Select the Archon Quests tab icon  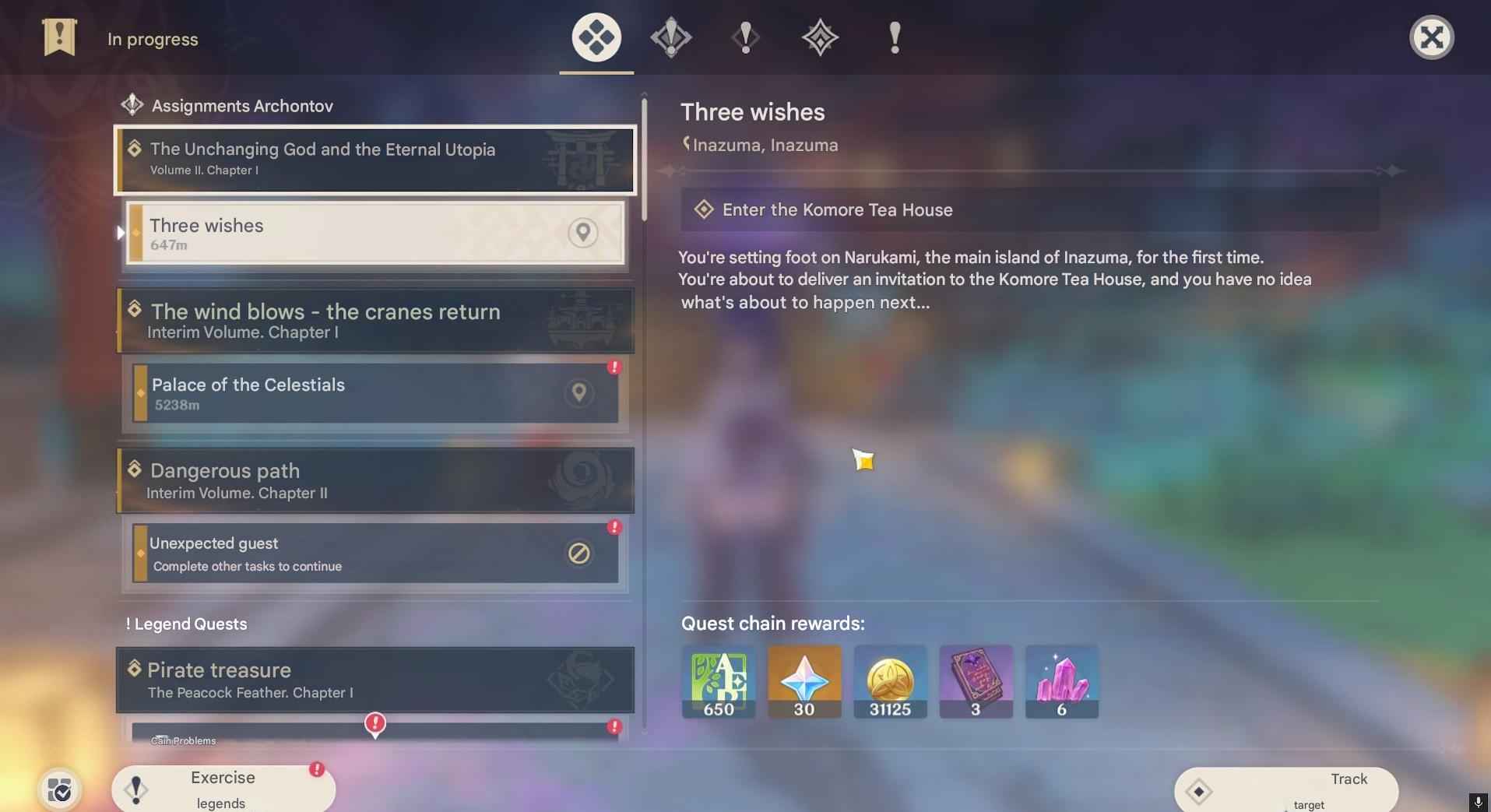coord(596,37)
